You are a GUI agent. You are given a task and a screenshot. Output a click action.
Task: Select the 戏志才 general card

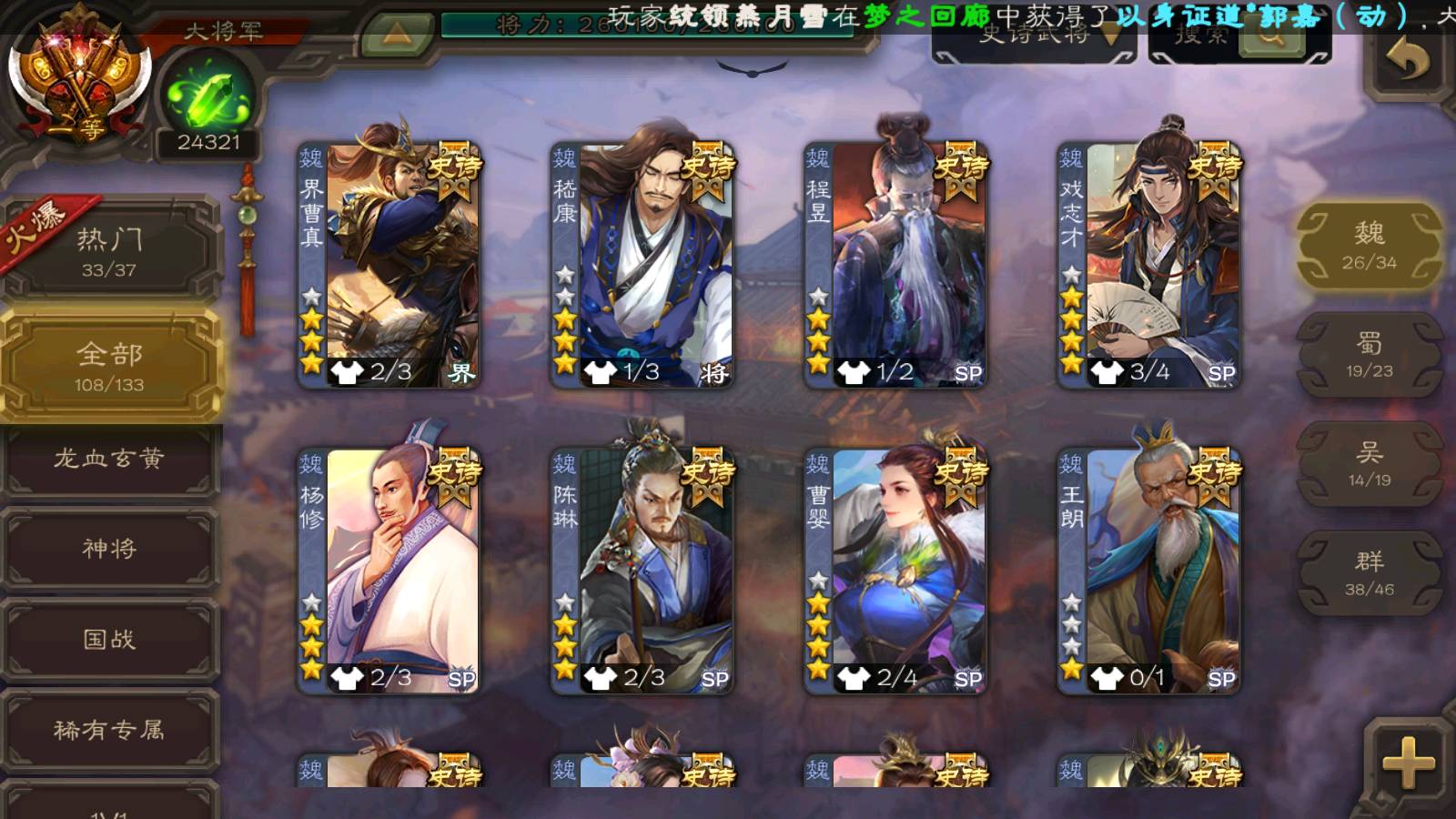tap(1148, 264)
